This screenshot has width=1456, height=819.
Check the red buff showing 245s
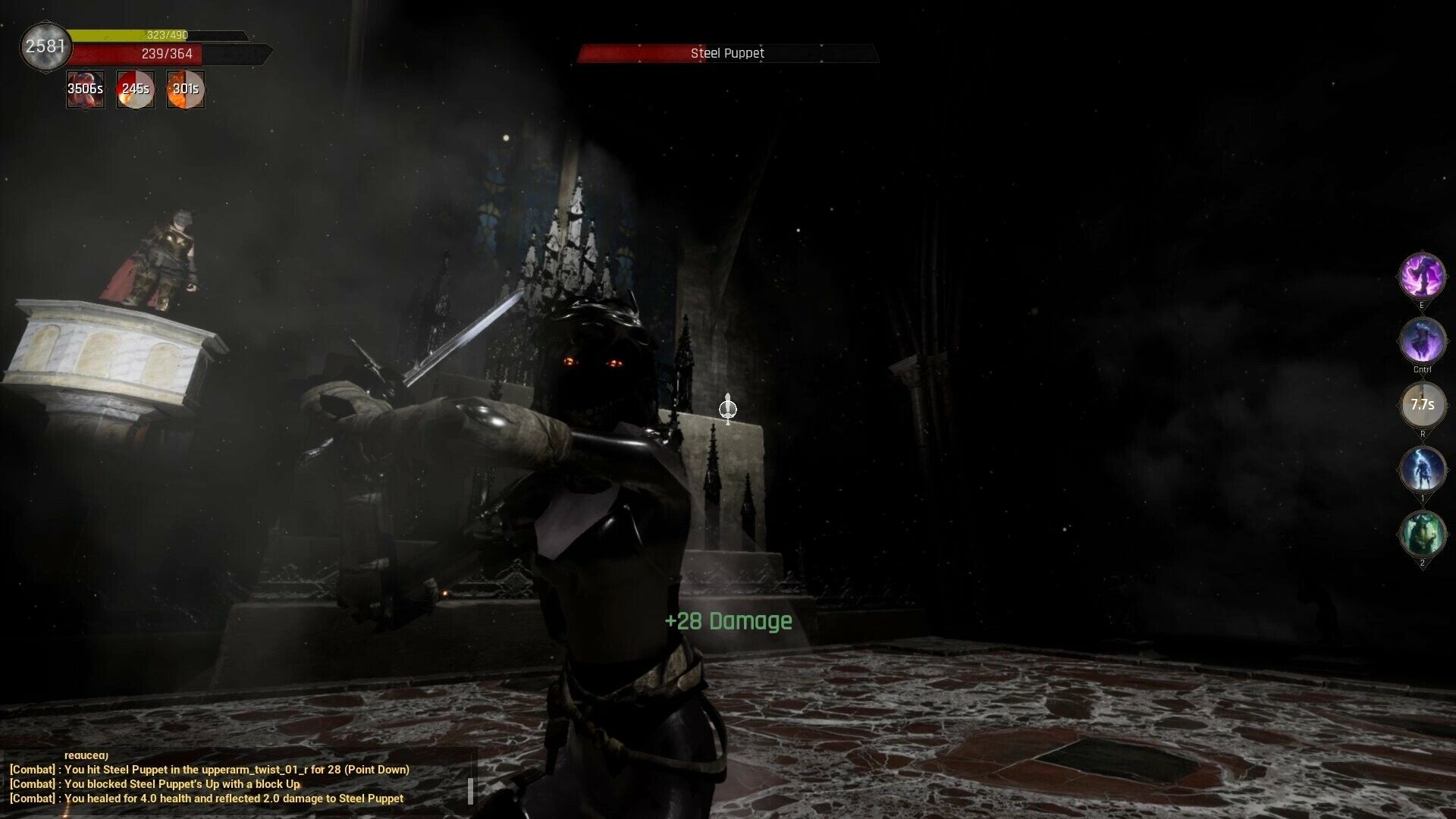[x=135, y=89]
